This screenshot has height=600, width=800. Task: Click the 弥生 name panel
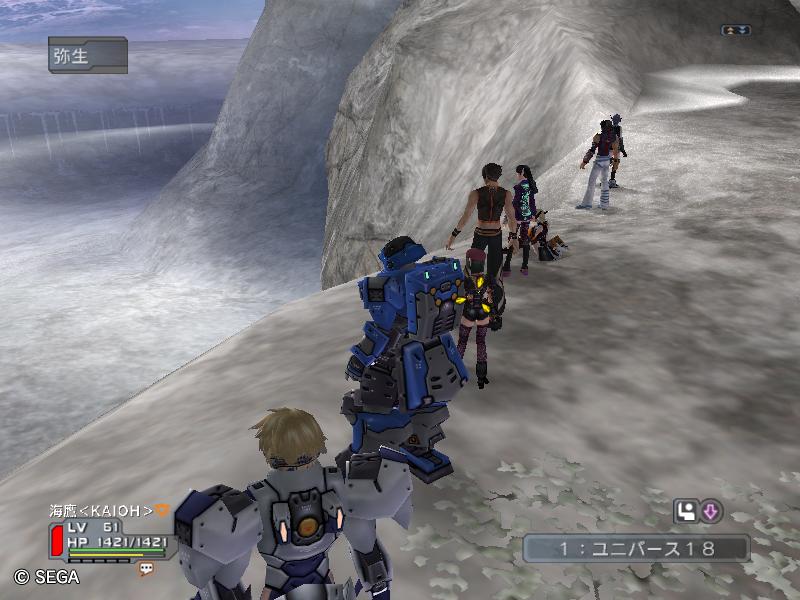[87, 55]
